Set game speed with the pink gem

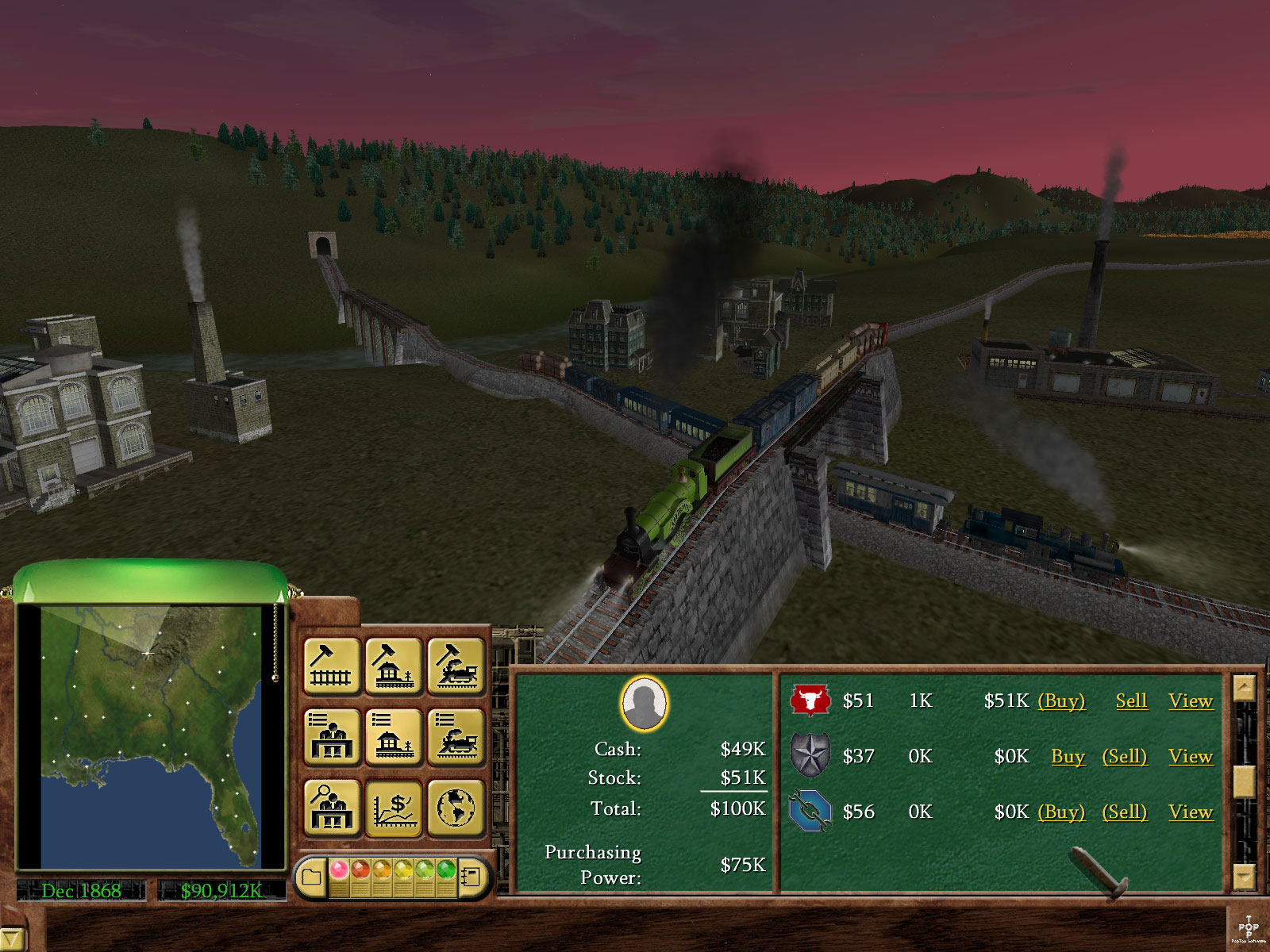339,869
